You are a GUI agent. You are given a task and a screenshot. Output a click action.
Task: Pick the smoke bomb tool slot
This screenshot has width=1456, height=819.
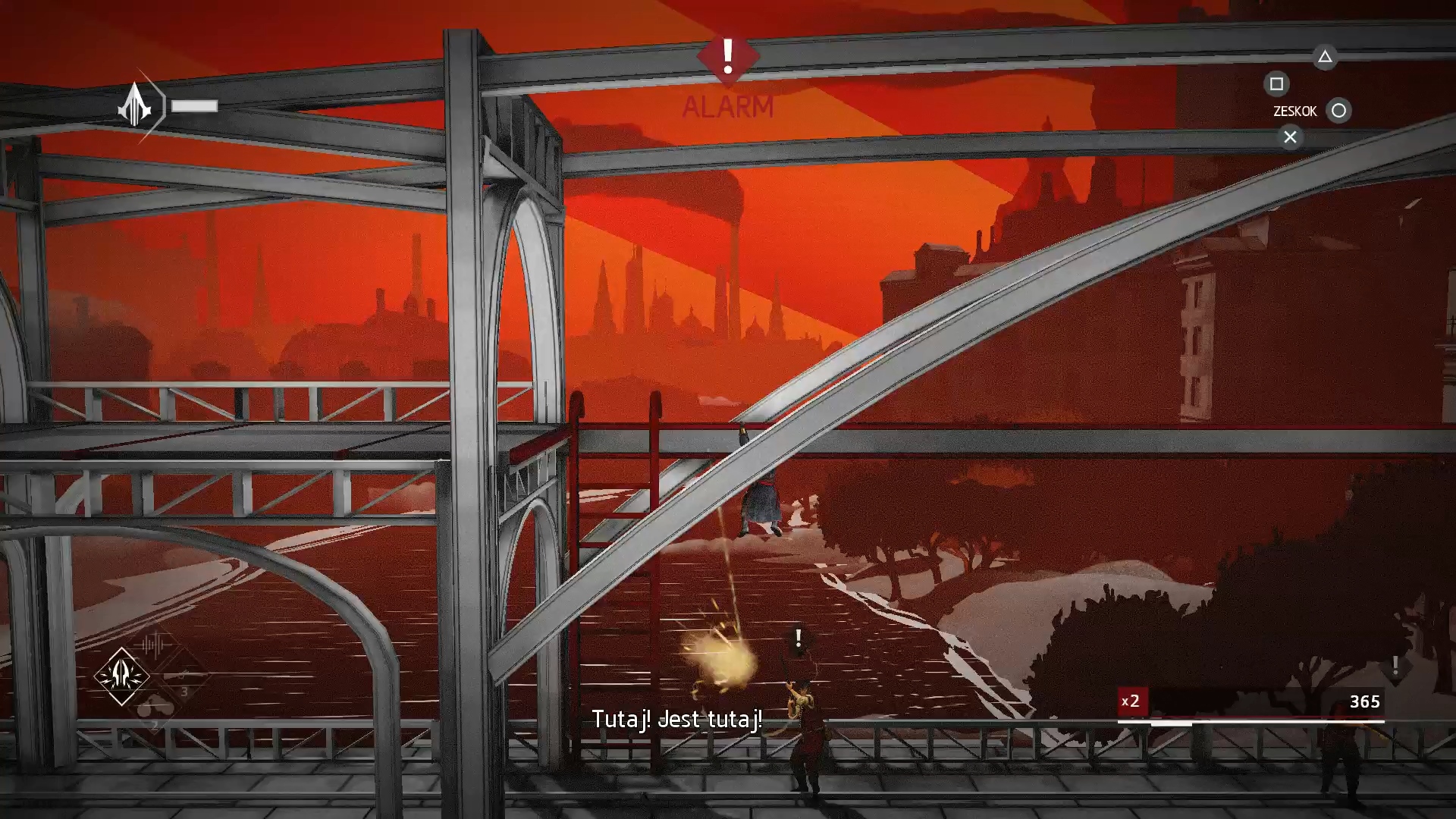coord(155,710)
